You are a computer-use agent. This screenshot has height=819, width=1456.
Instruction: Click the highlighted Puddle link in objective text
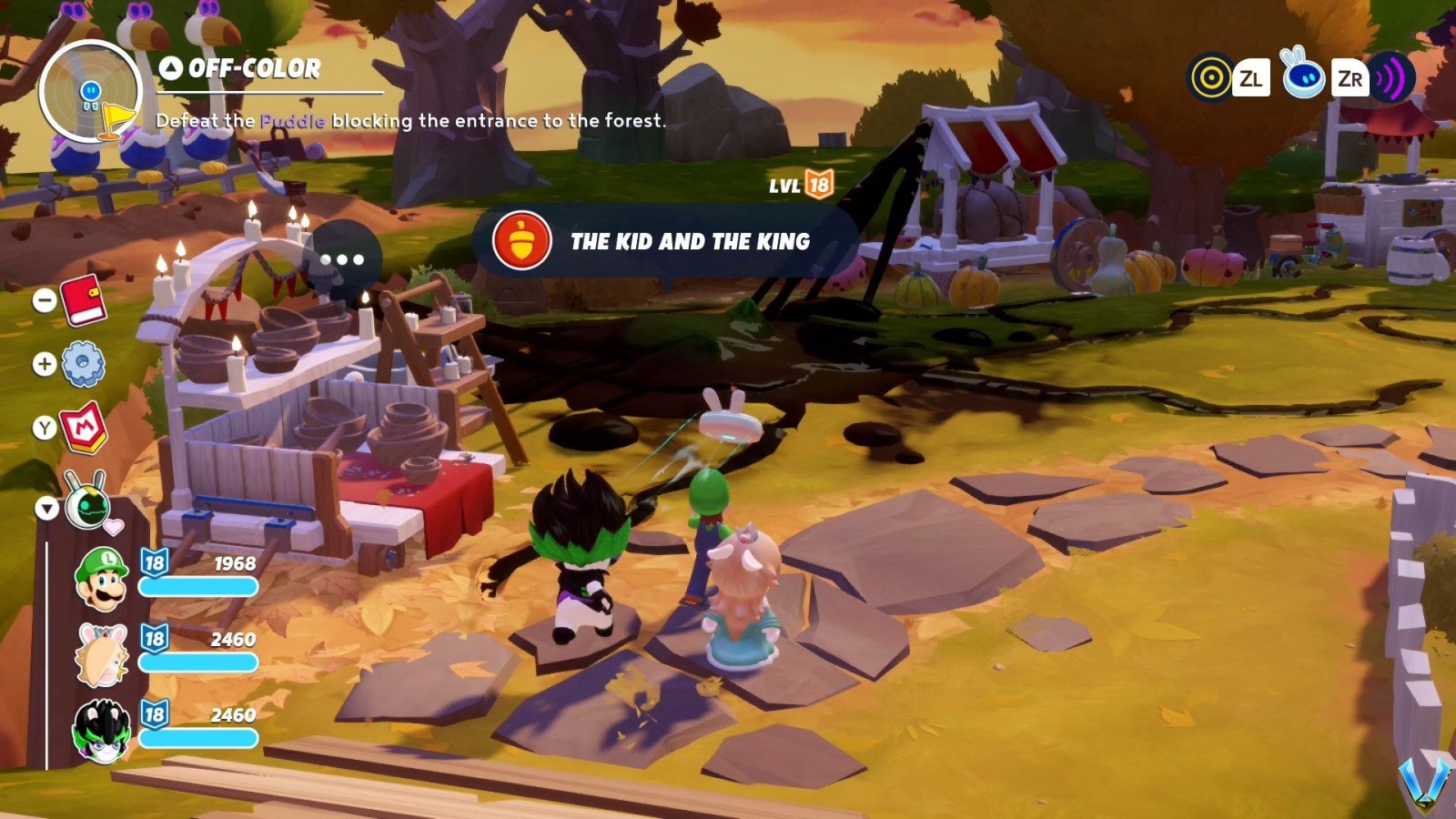point(293,119)
